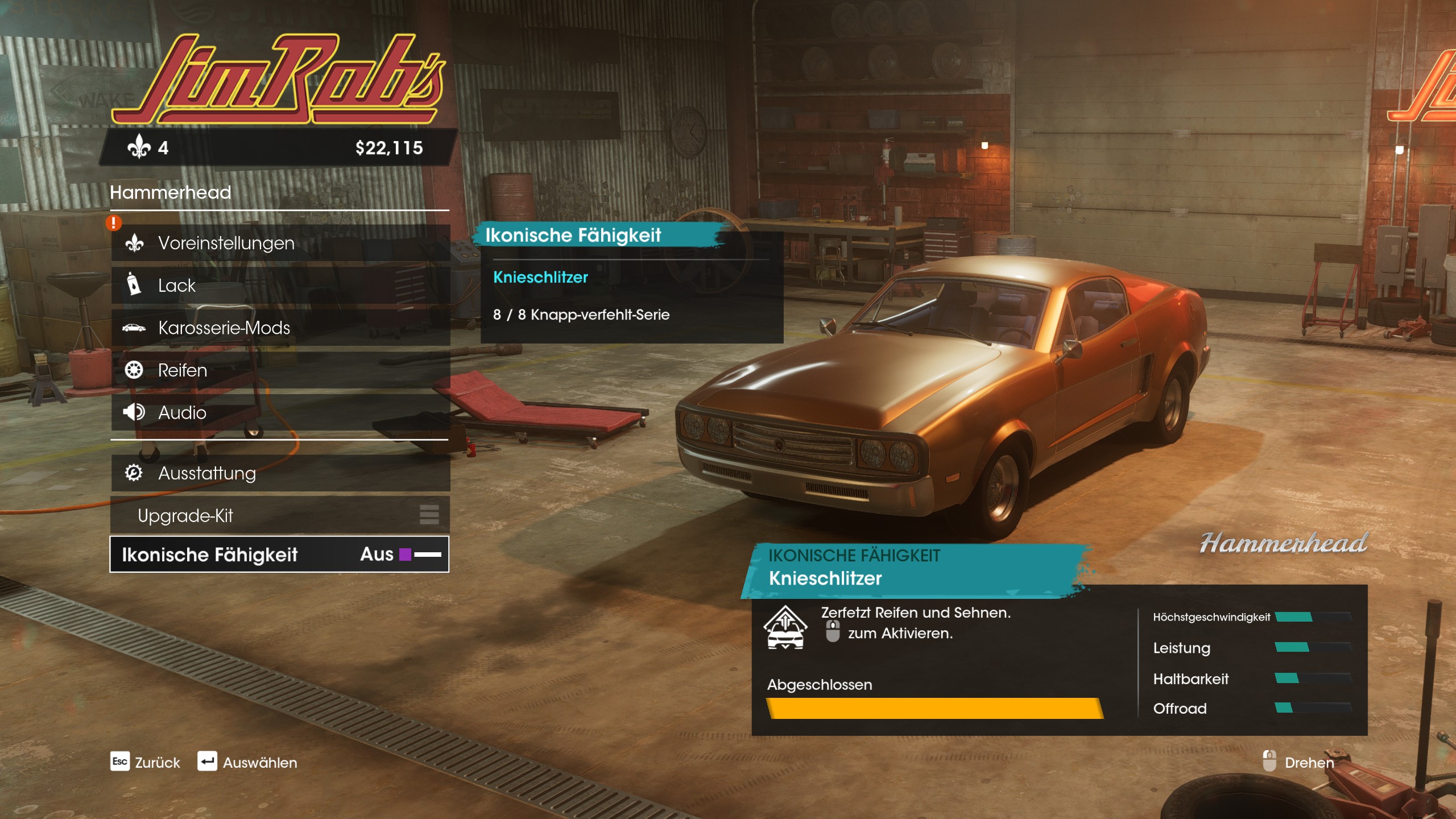The width and height of the screenshot is (1456, 819).
Task: Select the Lack paint option
Action: [280, 286]
